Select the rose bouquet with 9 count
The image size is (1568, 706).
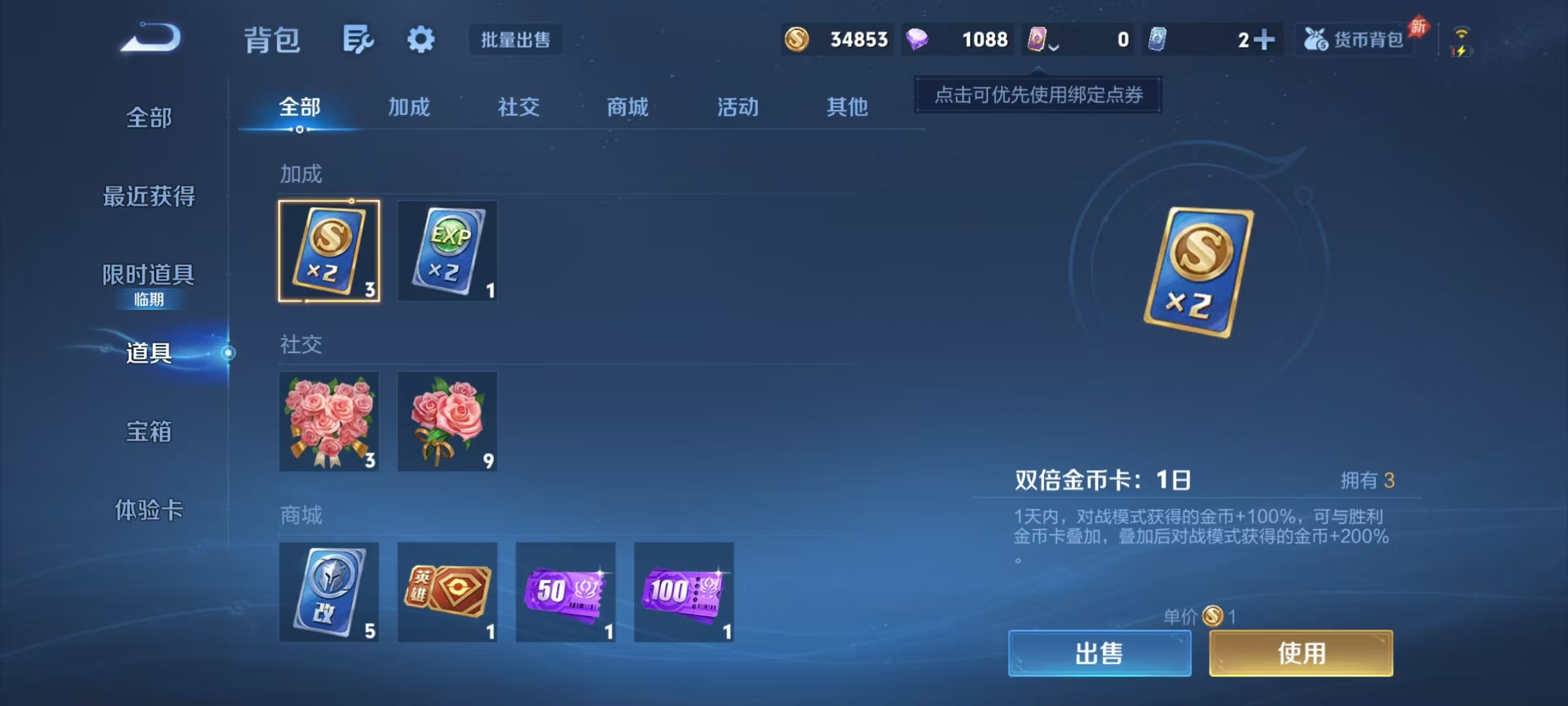point(447,422)
